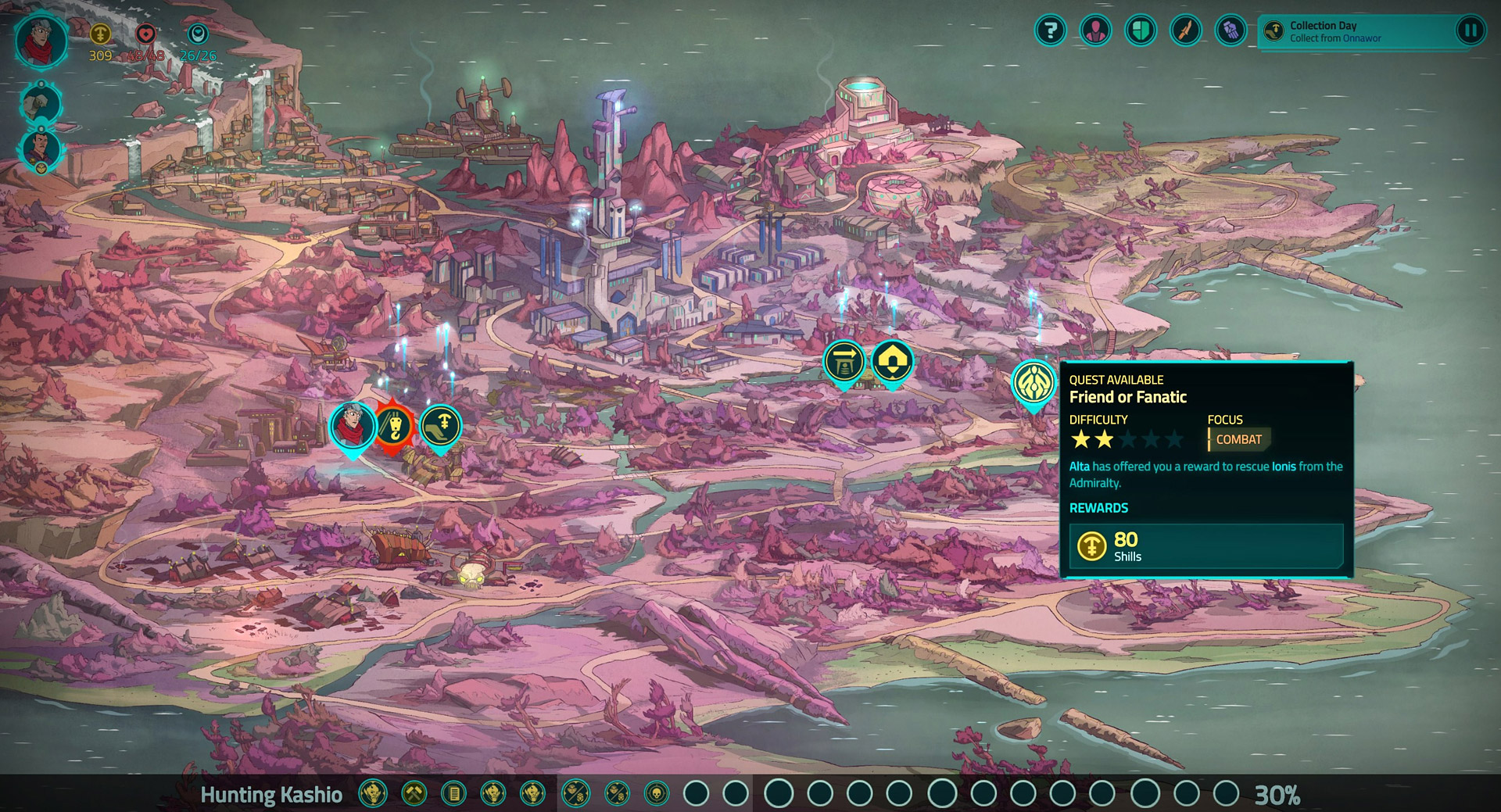Select the player's red-scarf map marker
1501x812 pixels.
tap(353, 427)
